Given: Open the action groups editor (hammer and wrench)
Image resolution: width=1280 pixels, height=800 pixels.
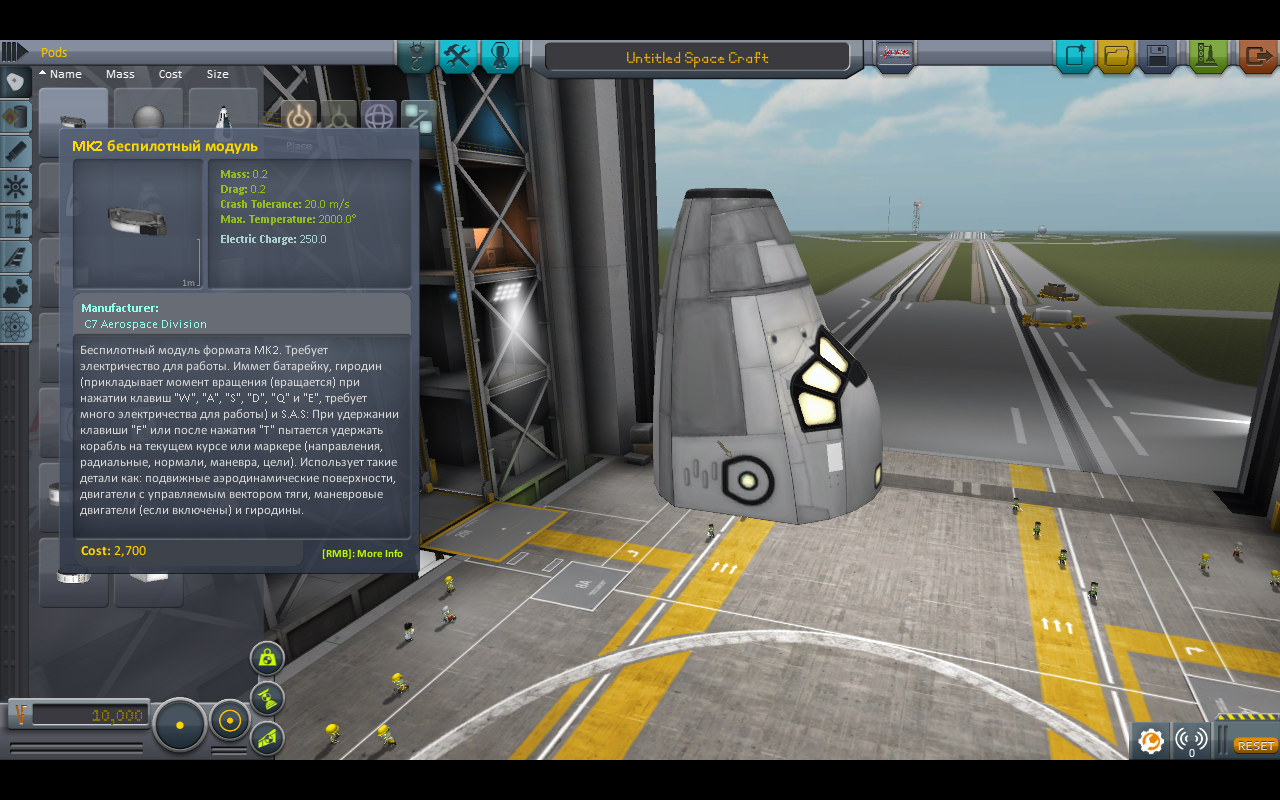Looking at the screenshot, I should point(458,56).
